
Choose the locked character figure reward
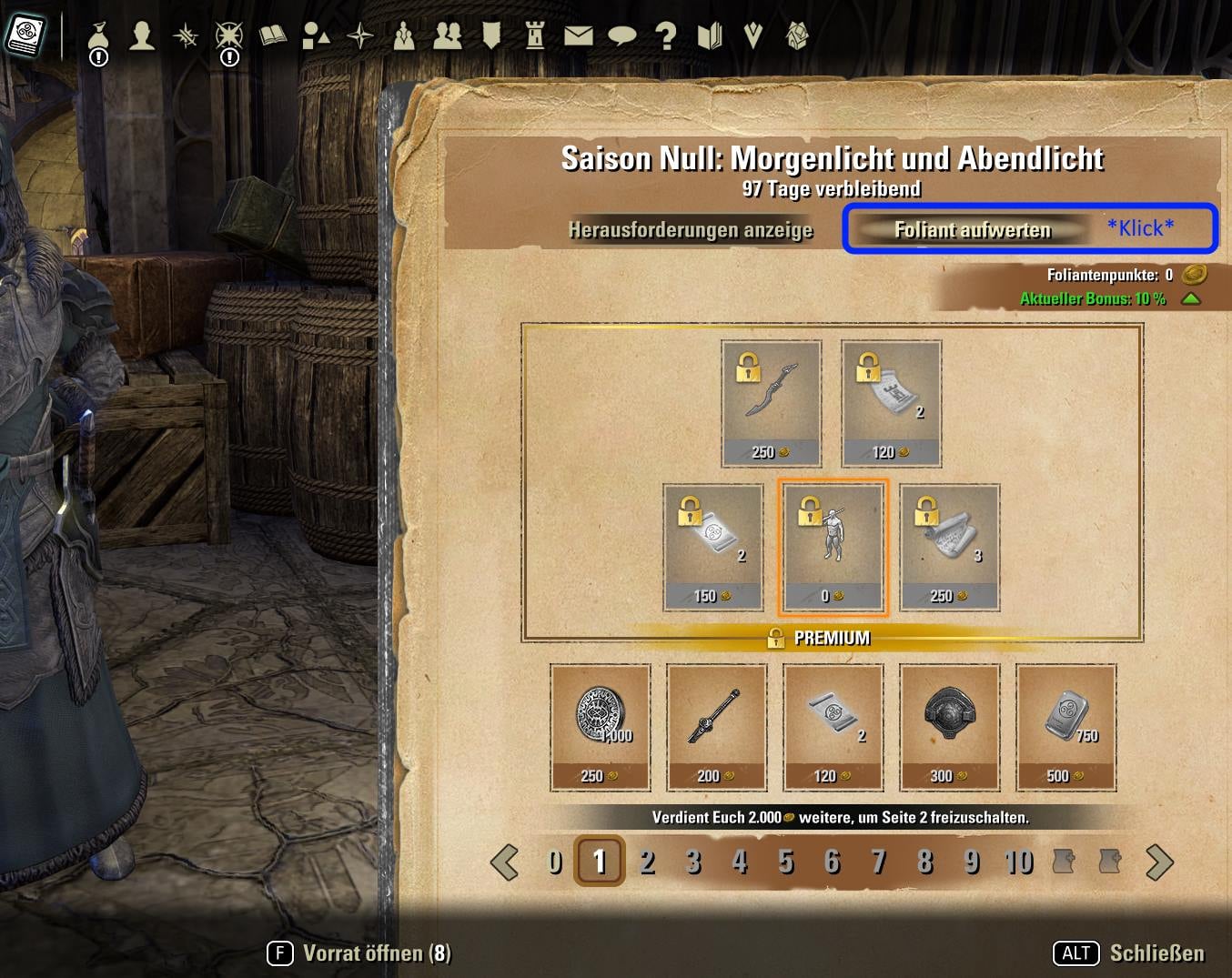[833, 547]
